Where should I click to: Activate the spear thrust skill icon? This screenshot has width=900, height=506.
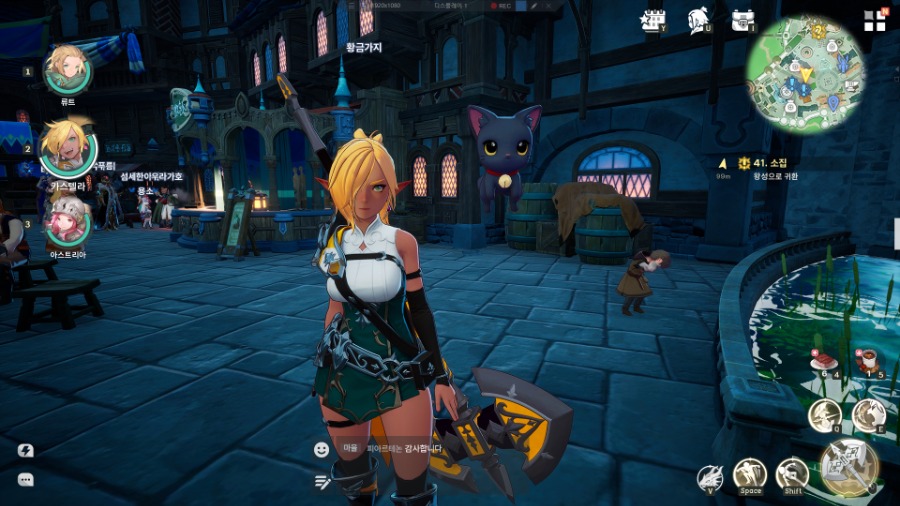(x=825, y=415)
